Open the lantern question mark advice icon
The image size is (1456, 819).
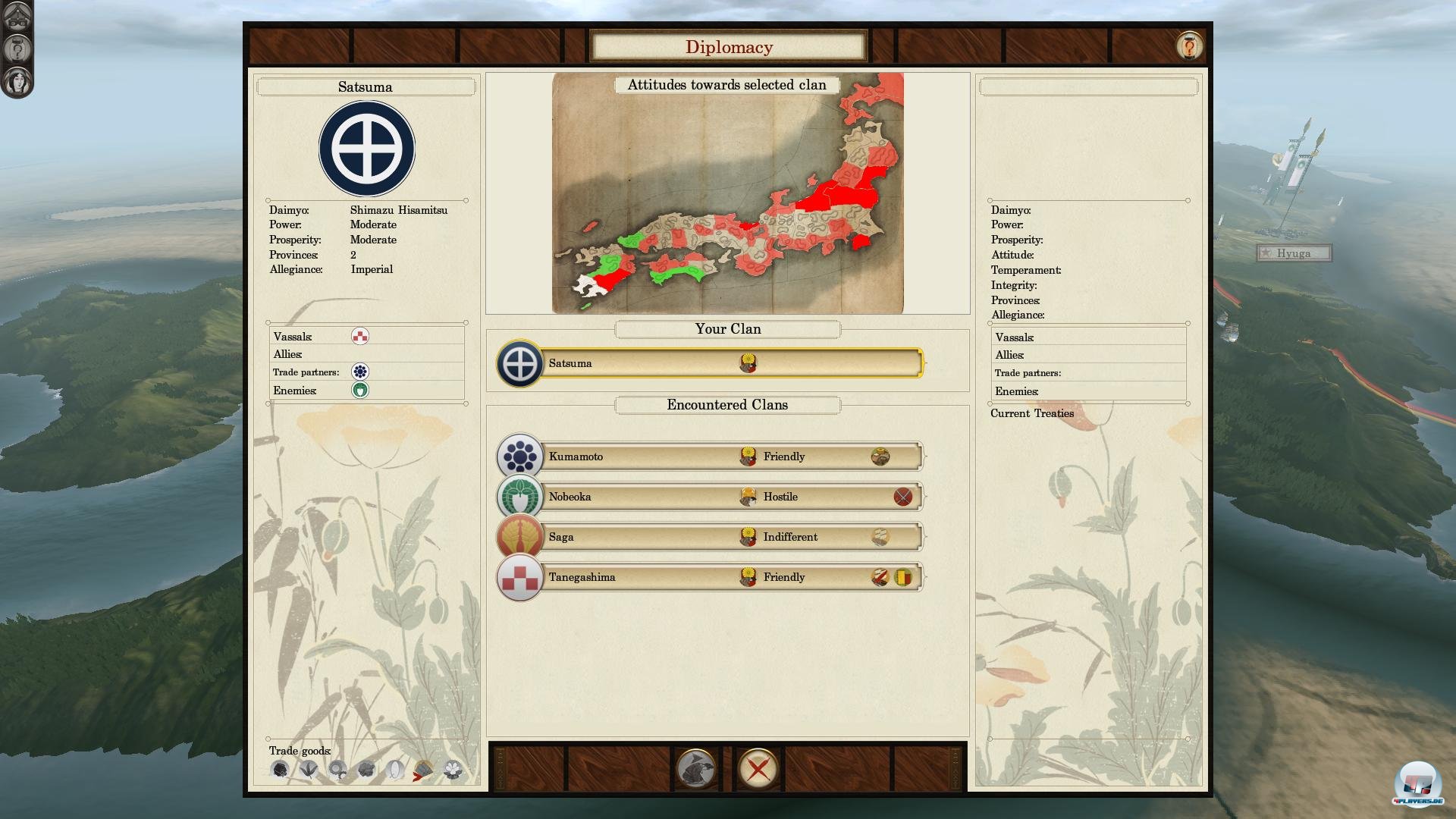coord(17,49)
